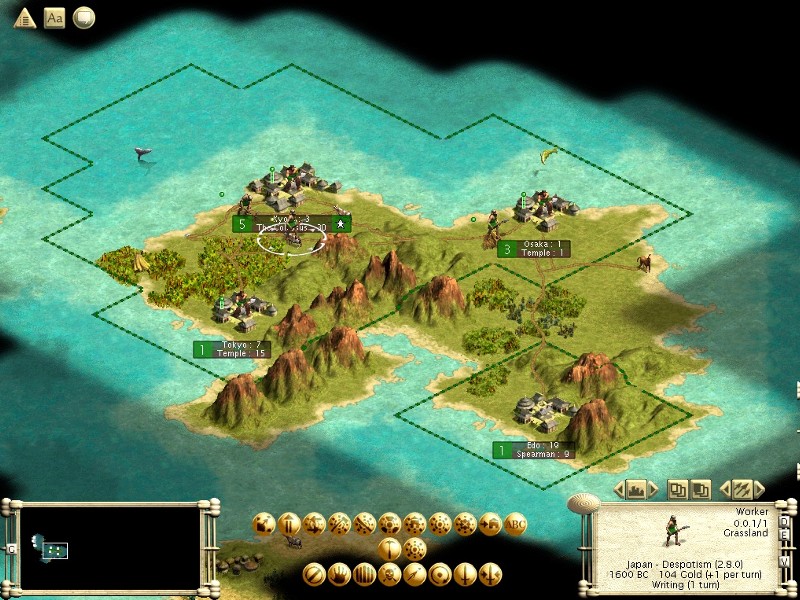This screenshot has height=600, width=800.
Task: Cycle to the next unit arrow
Action: click(759, 490)
